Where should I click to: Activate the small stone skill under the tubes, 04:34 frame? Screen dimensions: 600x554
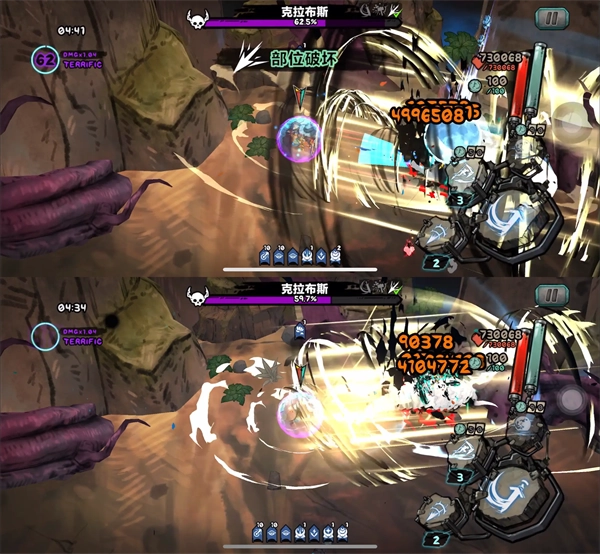pos(522,425)
